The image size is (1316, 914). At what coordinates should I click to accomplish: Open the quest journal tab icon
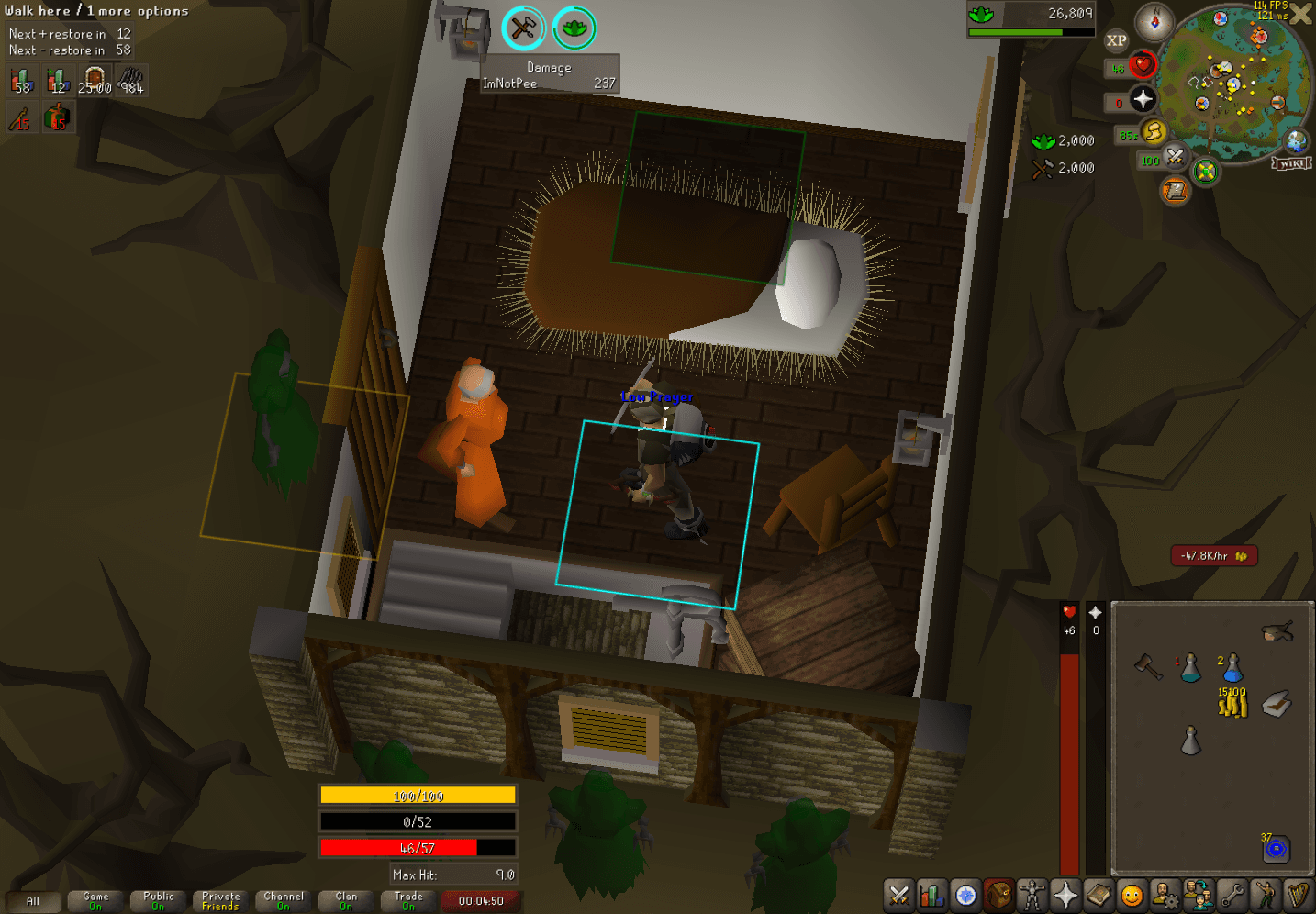click(x=965, y=895)
